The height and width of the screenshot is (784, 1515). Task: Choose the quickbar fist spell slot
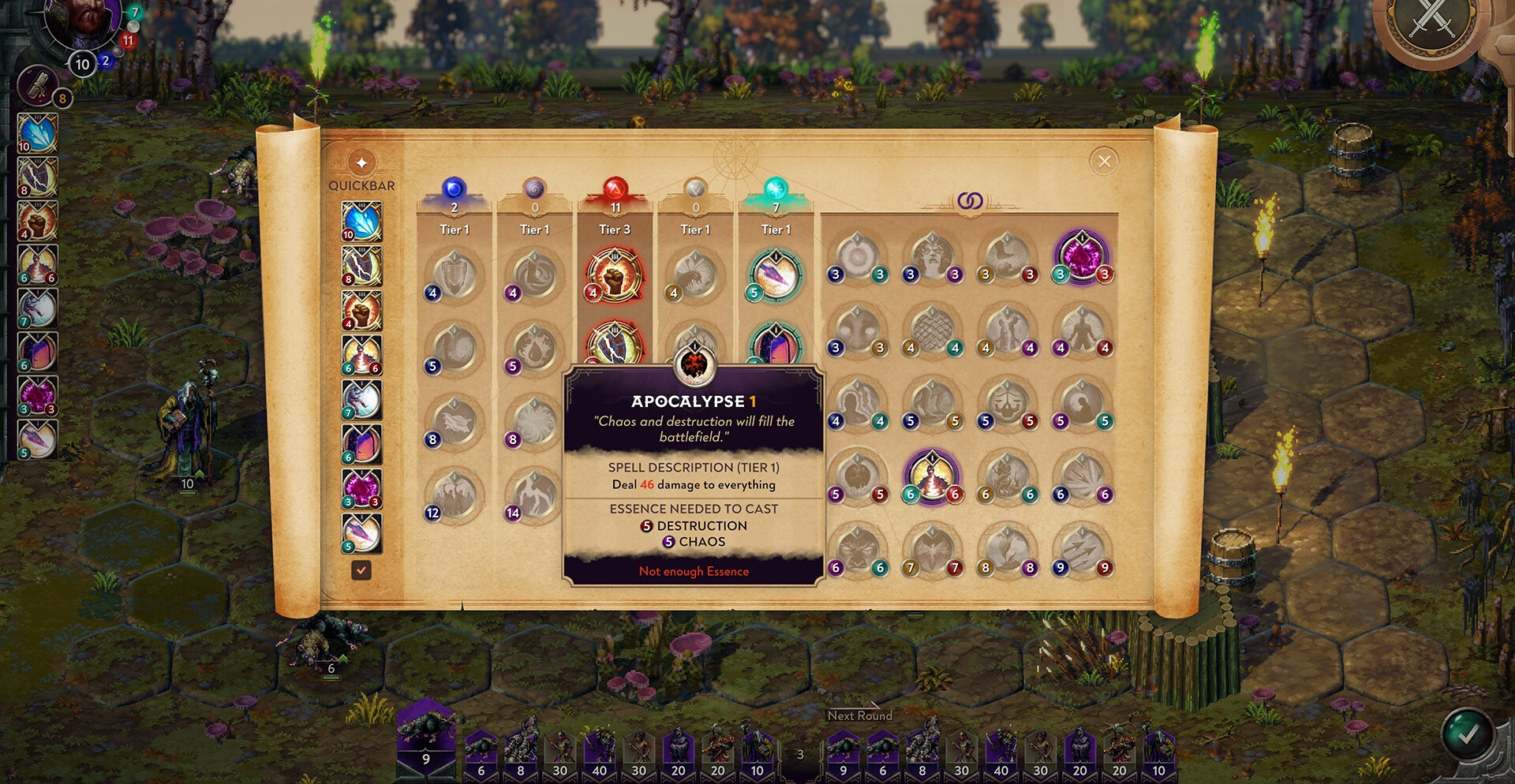click(x=361, y=310)
